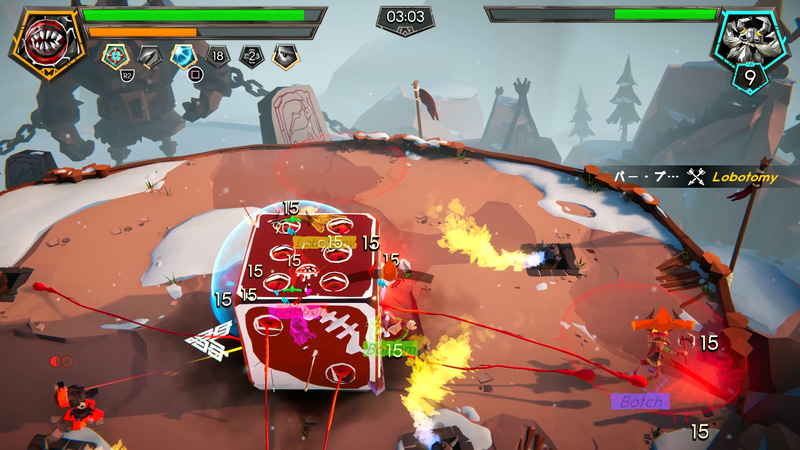Select the ability icon showing 2
This screenshot has width=800, height=450.
pyautogui.click(x=251, y=57)
